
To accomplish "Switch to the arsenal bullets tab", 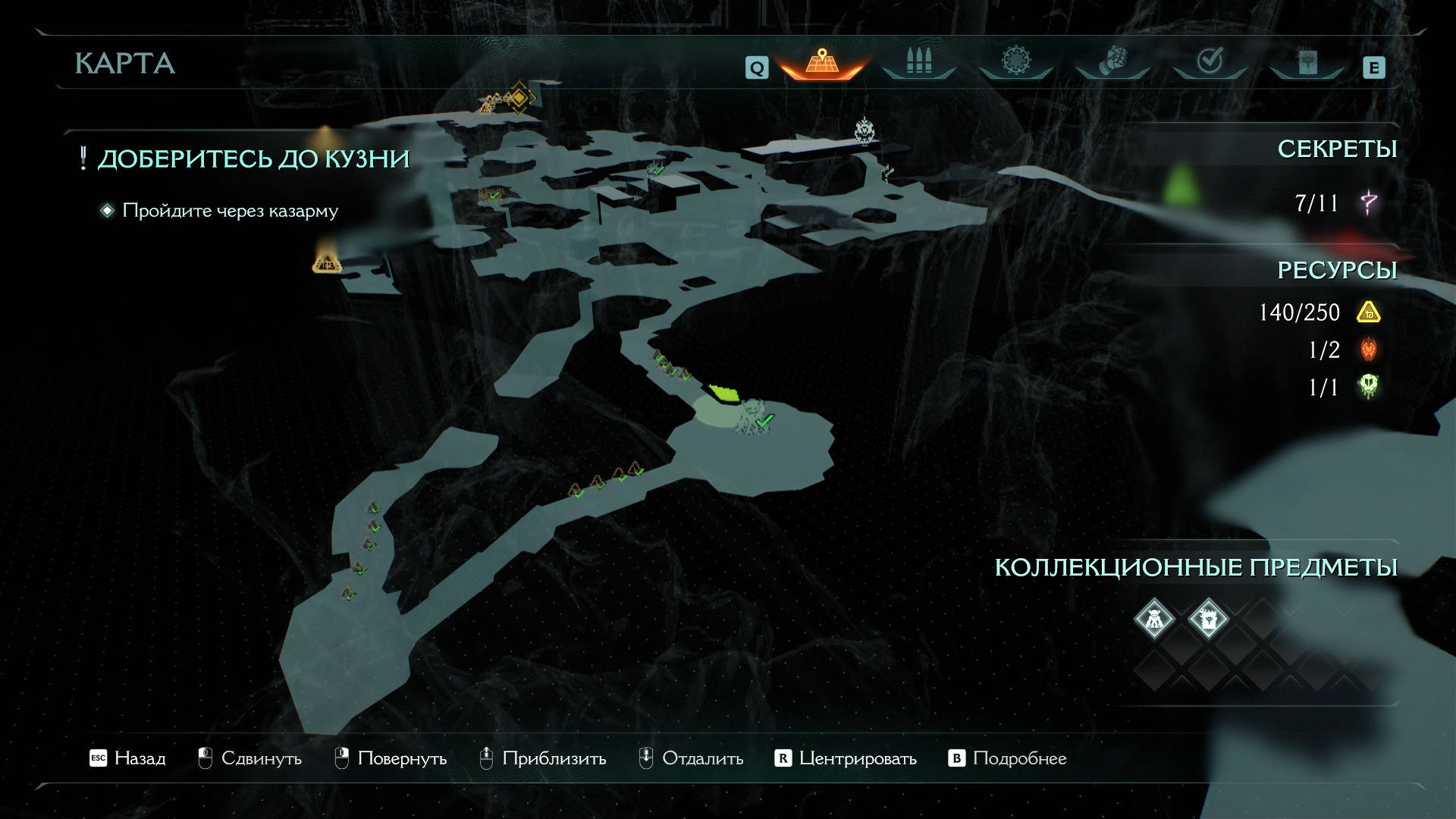I will [918, 61].
